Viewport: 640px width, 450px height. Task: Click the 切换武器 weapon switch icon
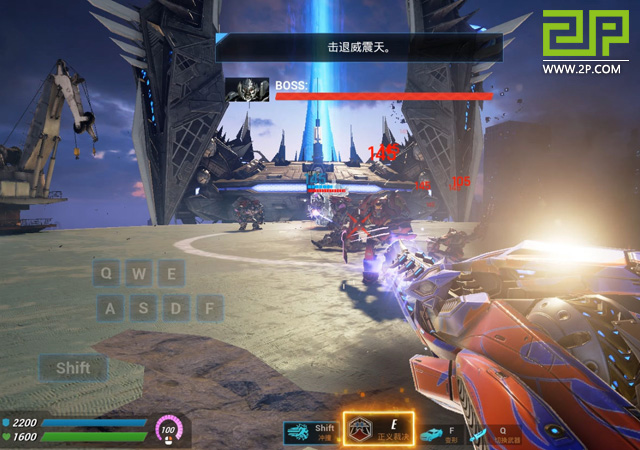[x=480, y=433]
